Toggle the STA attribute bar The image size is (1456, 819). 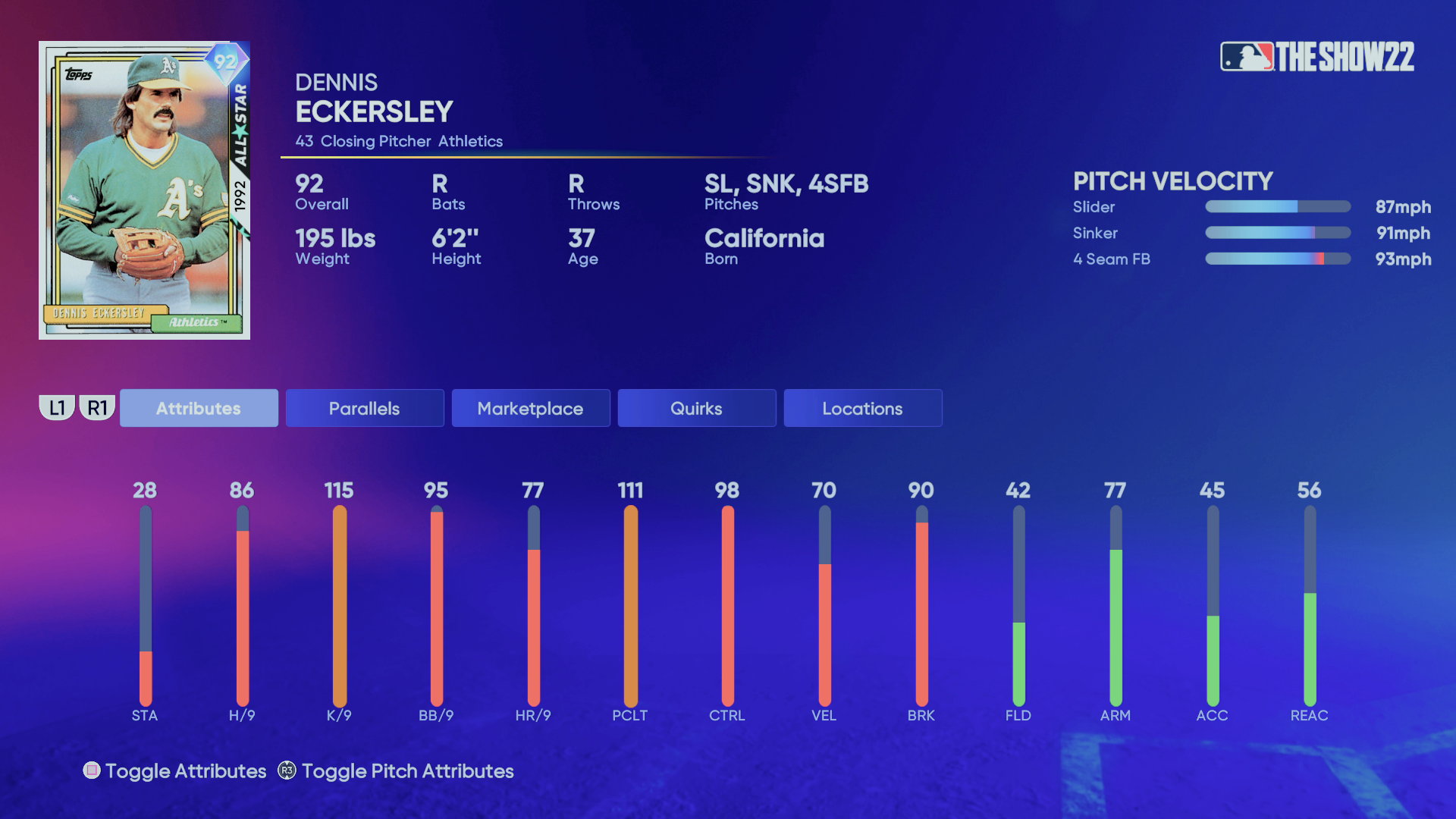pos(146,607)
